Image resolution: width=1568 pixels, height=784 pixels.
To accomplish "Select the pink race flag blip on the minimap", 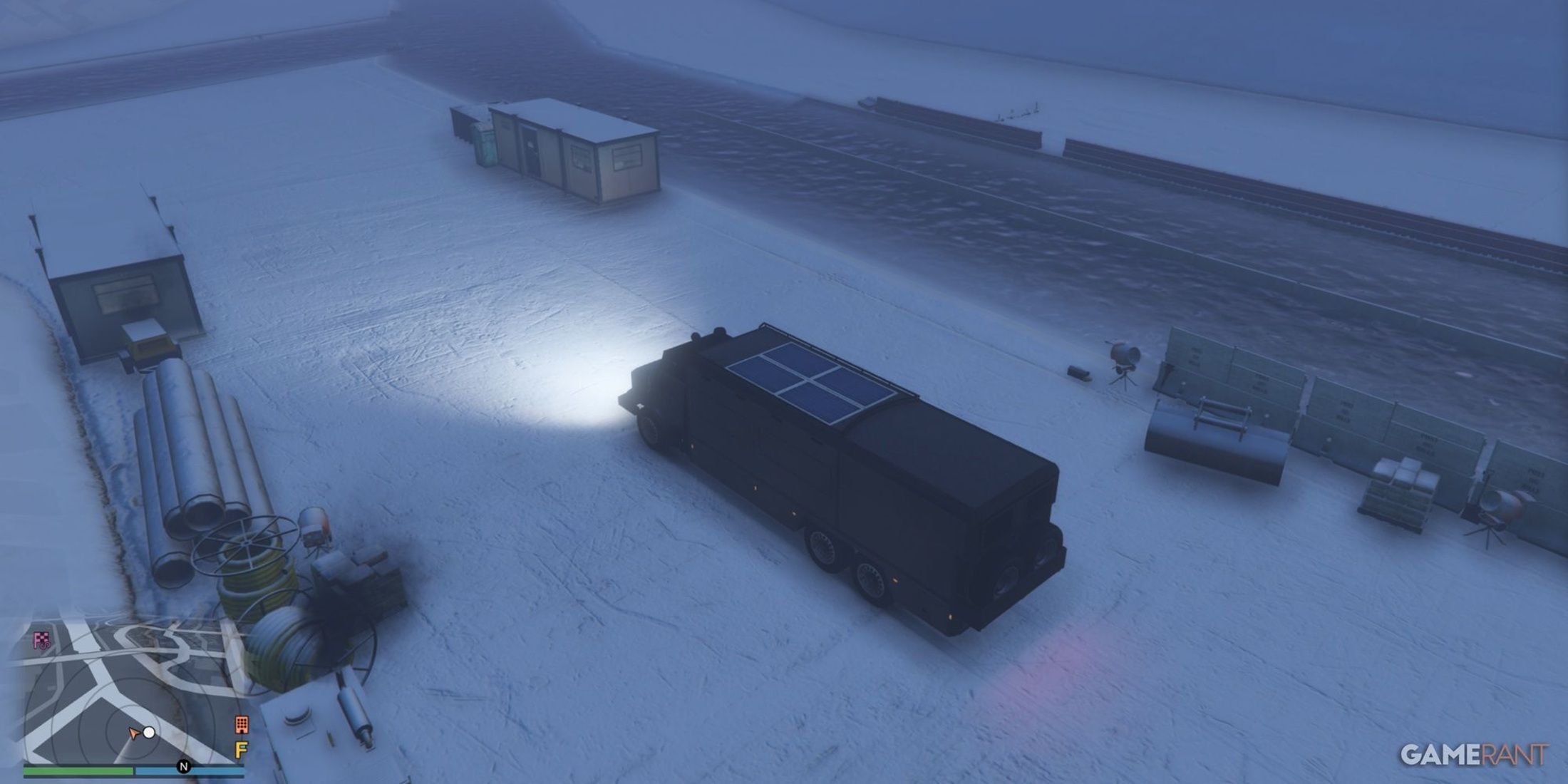I will 41,638.
